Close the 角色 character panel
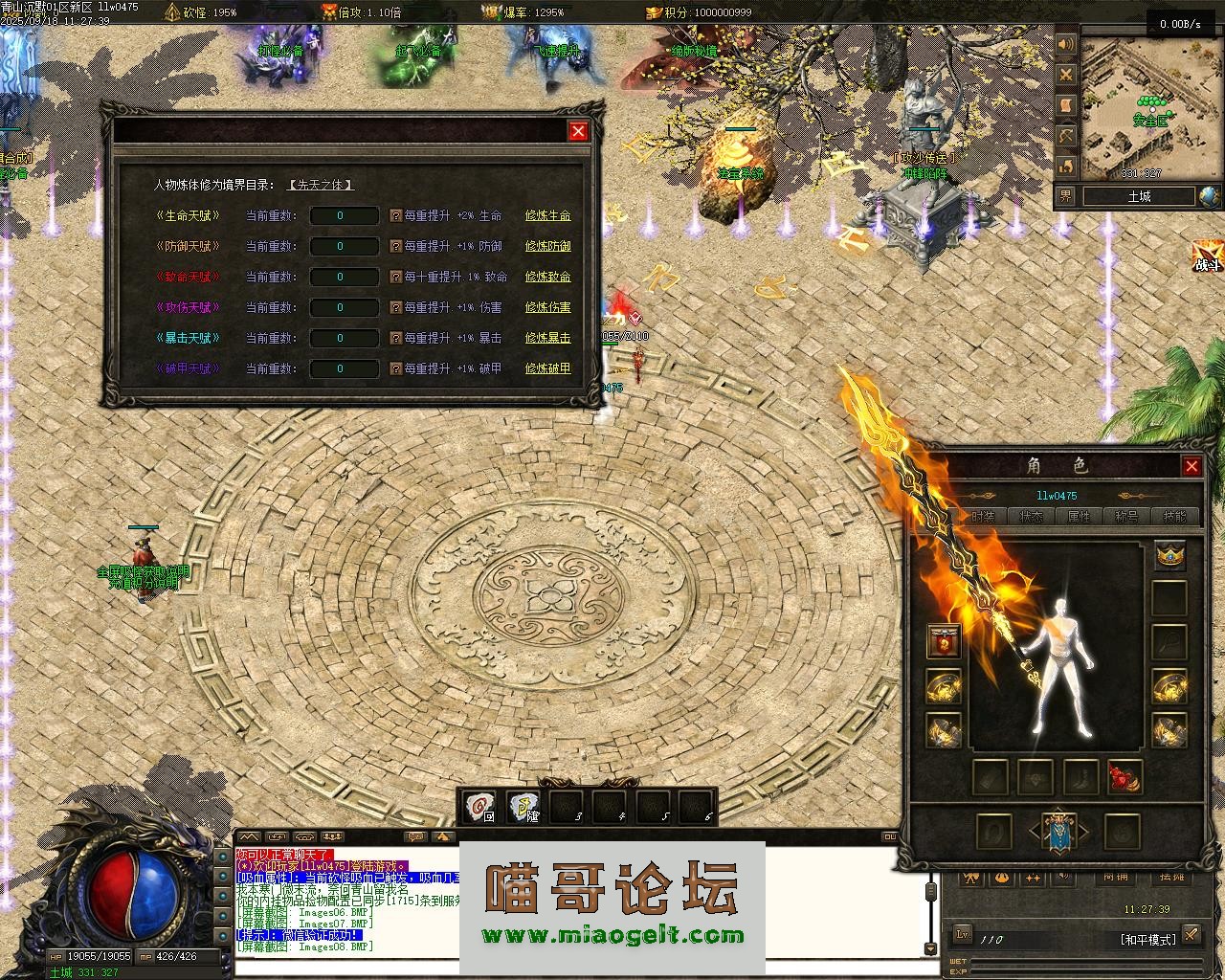Screen dimensions: 1225x980 click(1192, 466)
